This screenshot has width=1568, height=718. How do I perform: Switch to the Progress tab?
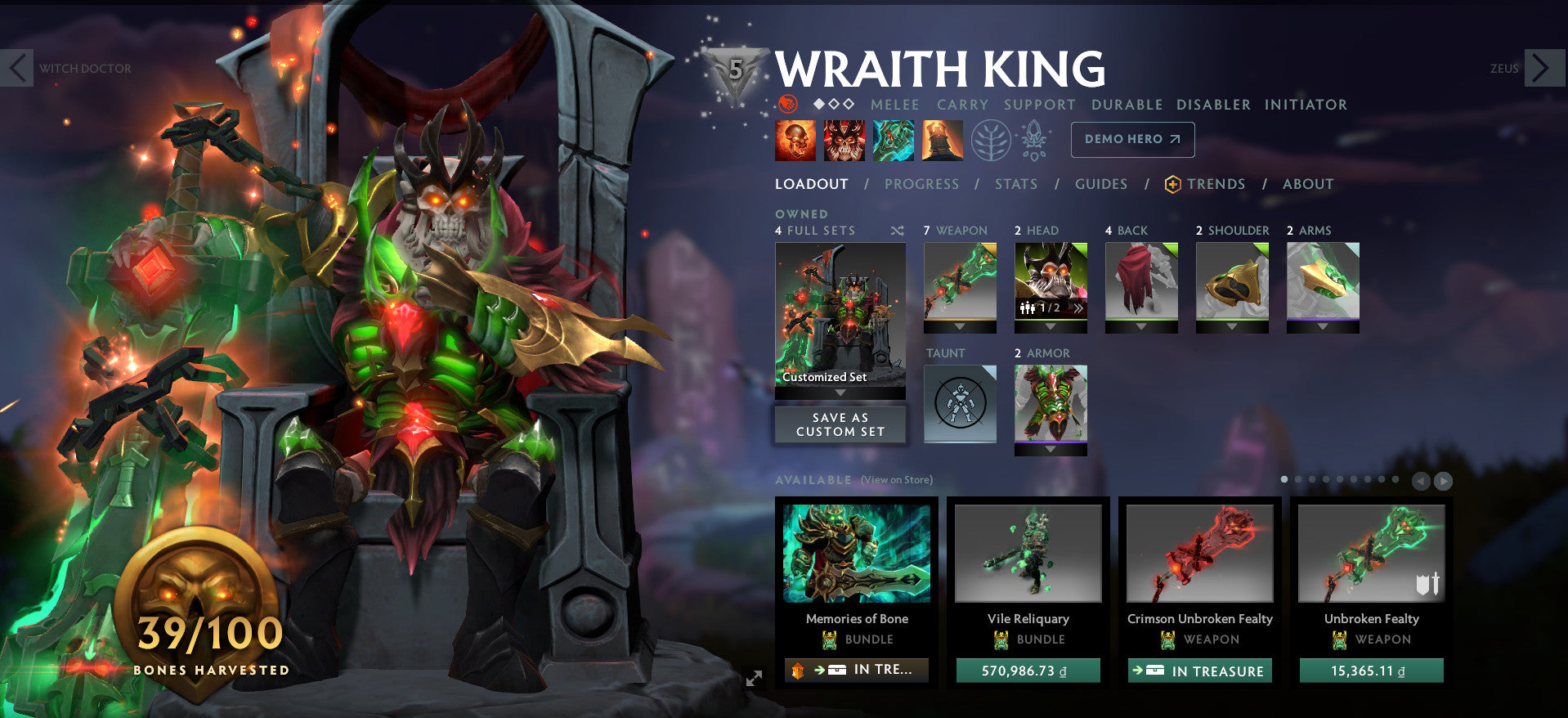coord(921,184)
